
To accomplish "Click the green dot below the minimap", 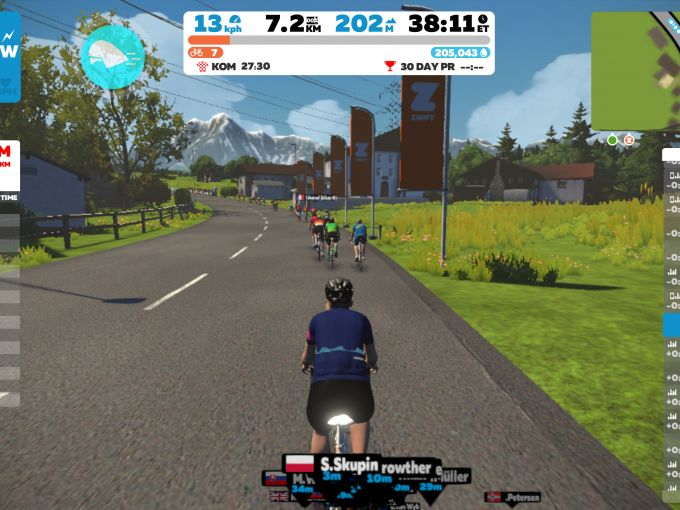I will coord(612,140).
